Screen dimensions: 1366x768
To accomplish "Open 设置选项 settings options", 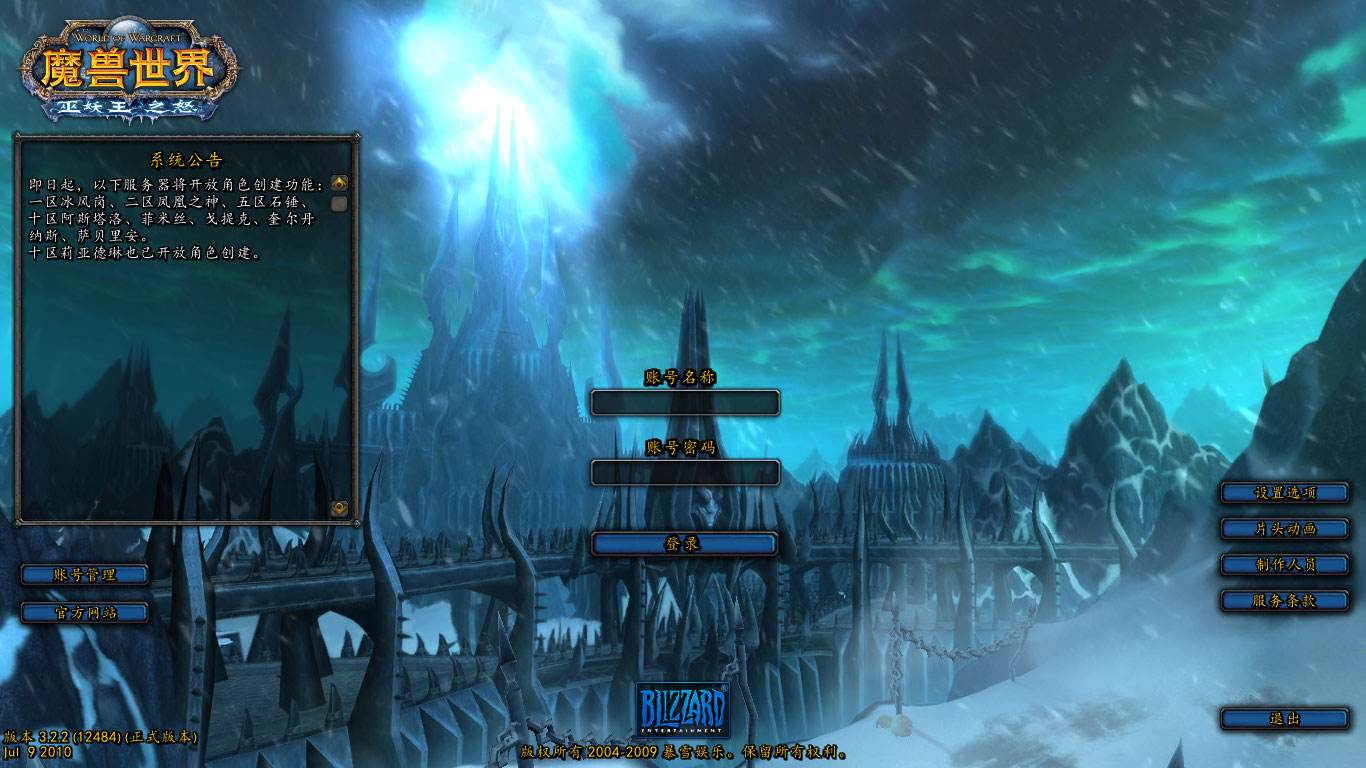I will 1285,492.
